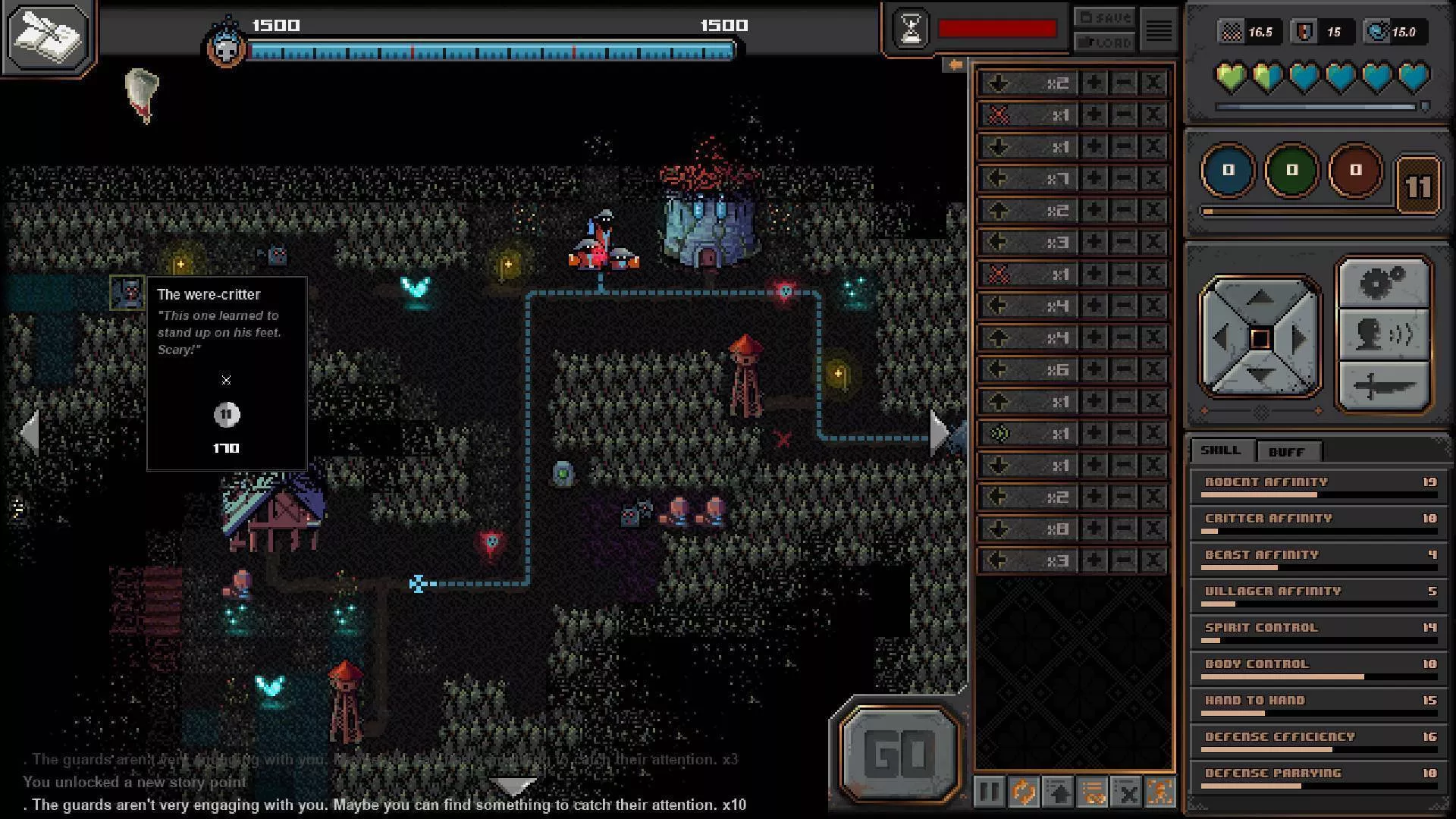Toggle the orange loop arrows button
1456x819 pixels.
coord(1024,792)
